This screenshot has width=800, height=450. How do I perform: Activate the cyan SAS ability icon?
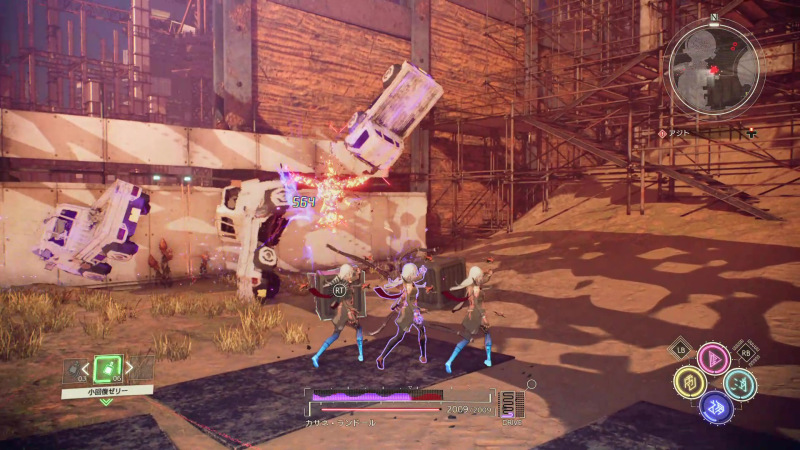coord(740,383)
